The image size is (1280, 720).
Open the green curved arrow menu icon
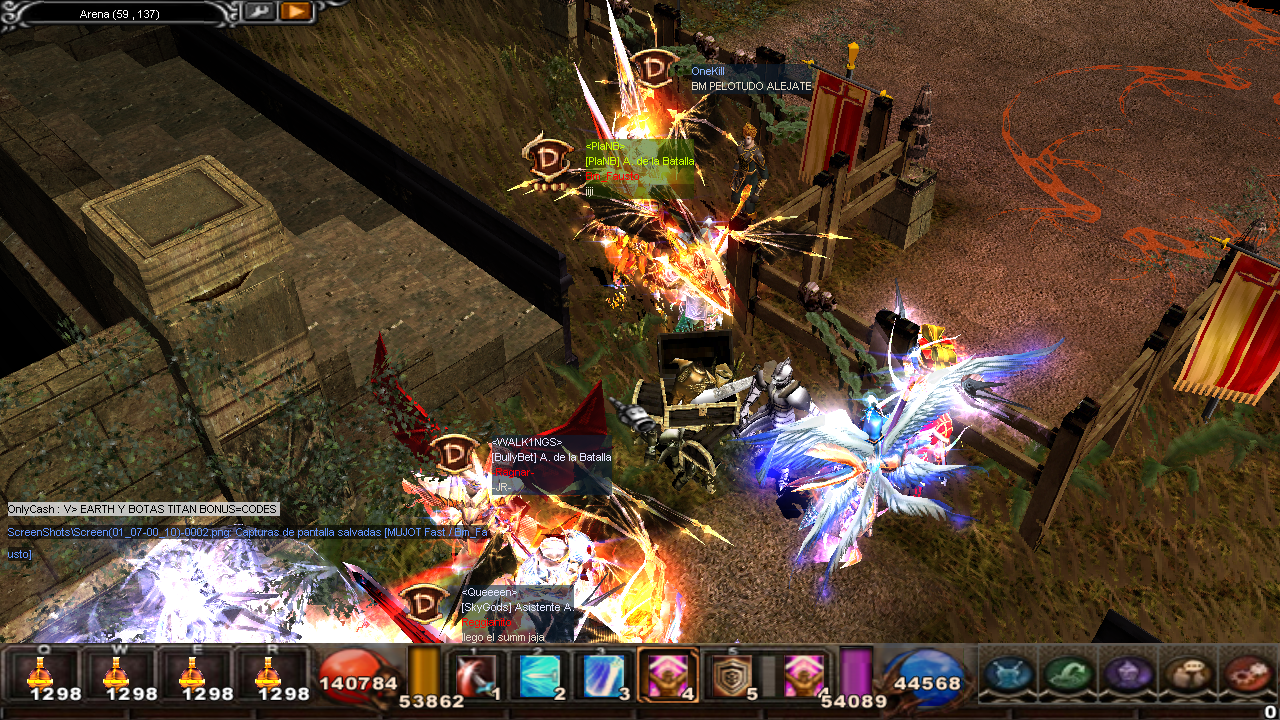(x=1069, y=674)
